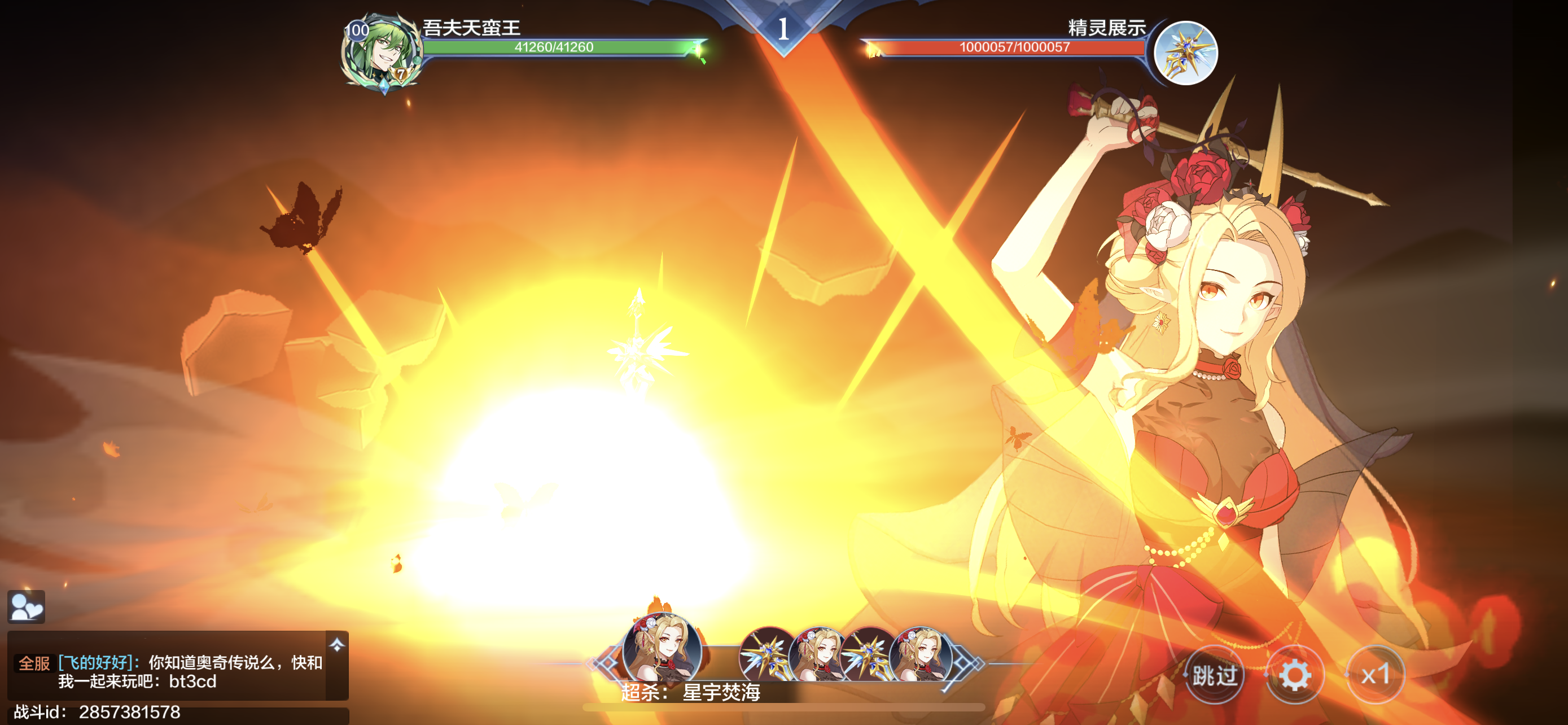Open the friends icon above chat

pos(26,606)
